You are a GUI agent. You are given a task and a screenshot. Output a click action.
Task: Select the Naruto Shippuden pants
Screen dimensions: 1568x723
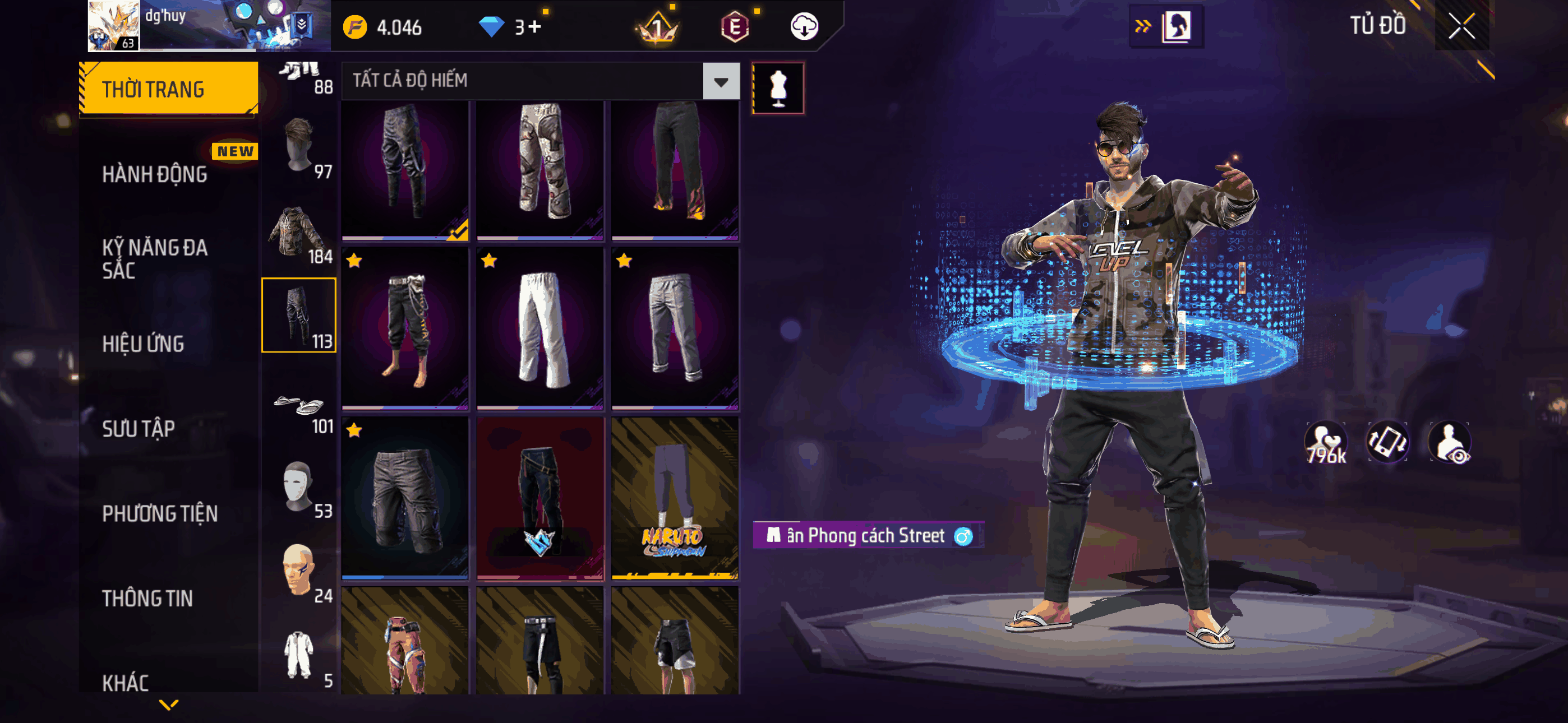[675, 498]
